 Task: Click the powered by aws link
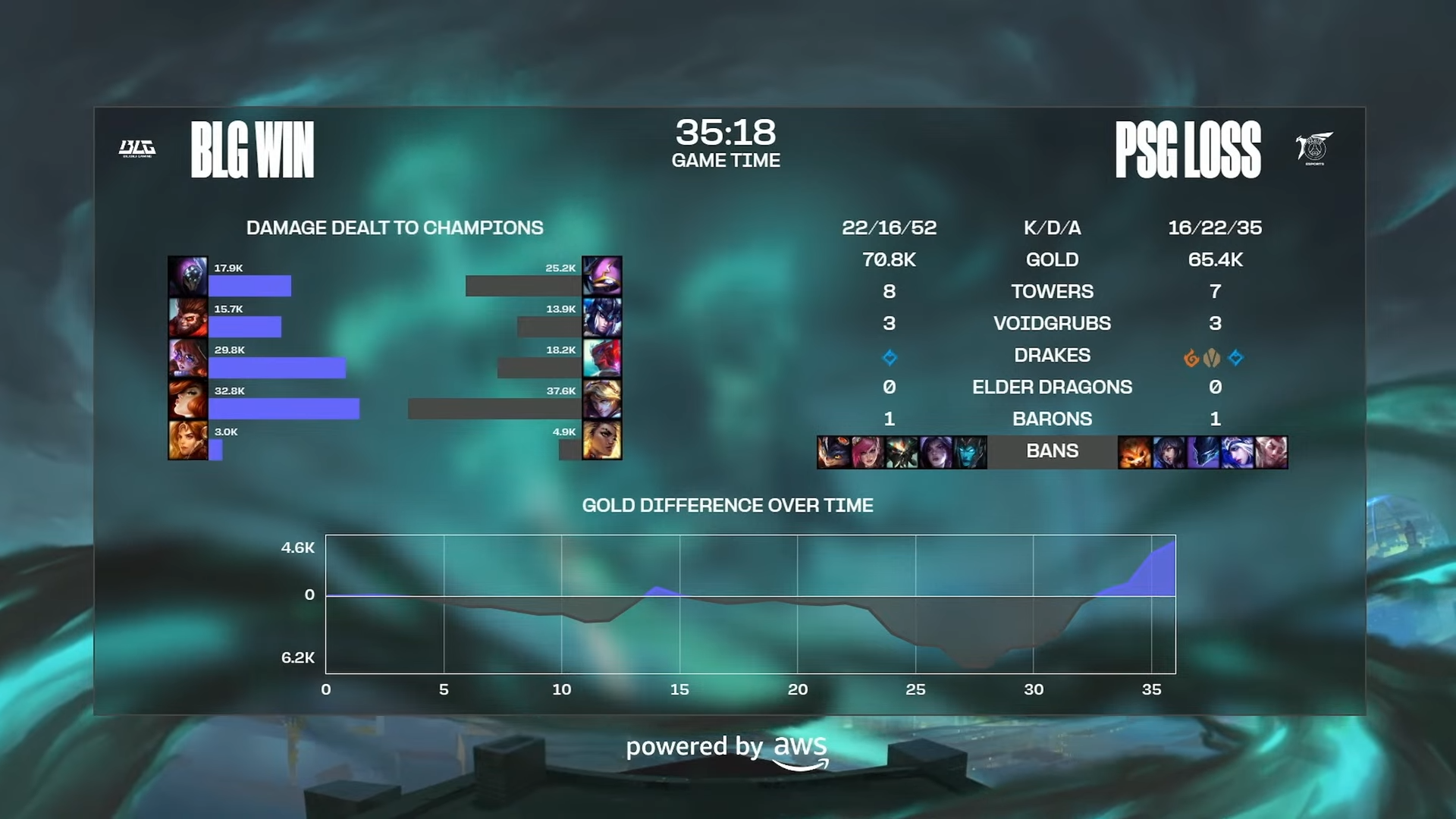(728, 747)
